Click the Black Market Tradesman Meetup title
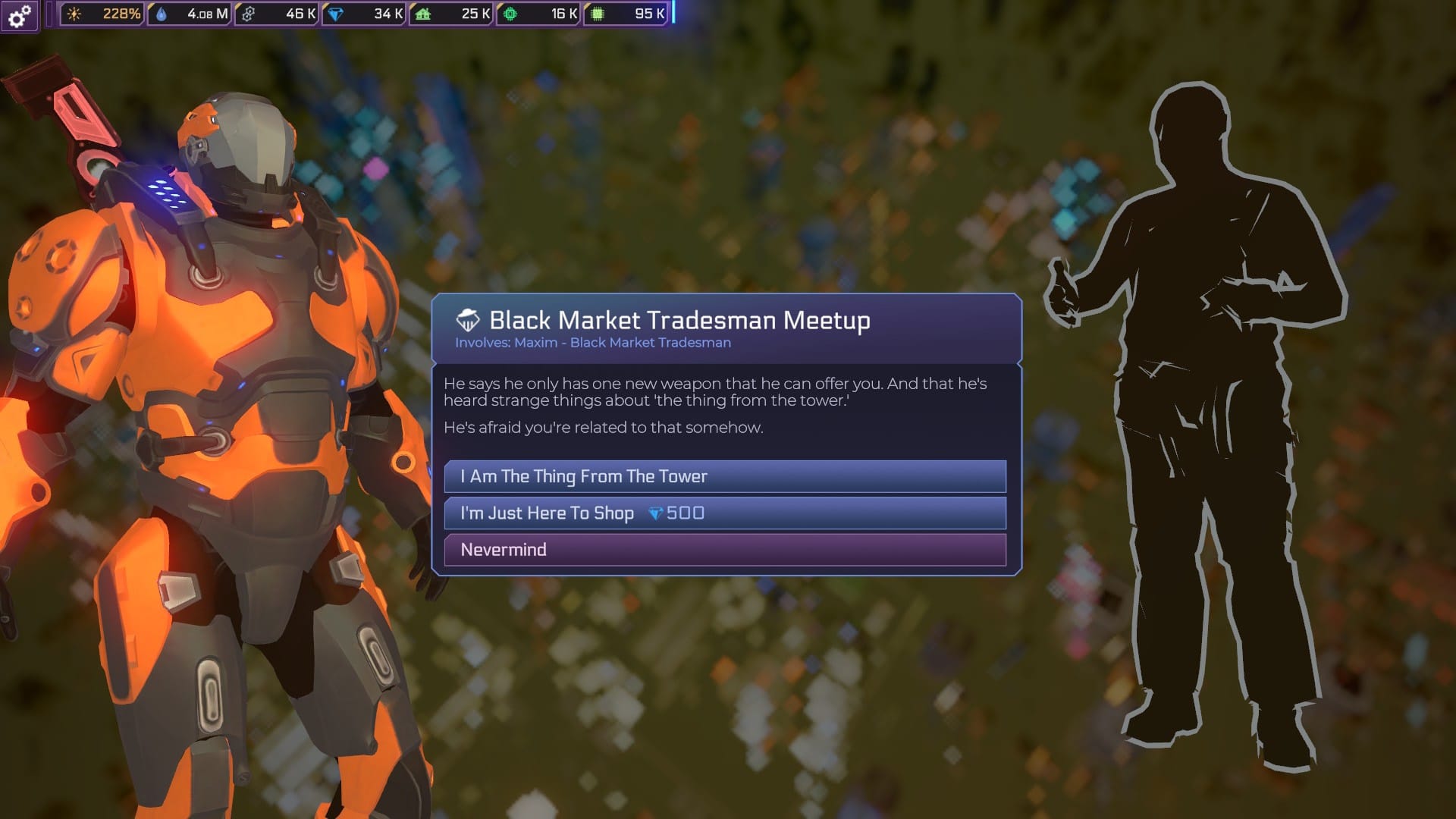 (x=679, y=320)
